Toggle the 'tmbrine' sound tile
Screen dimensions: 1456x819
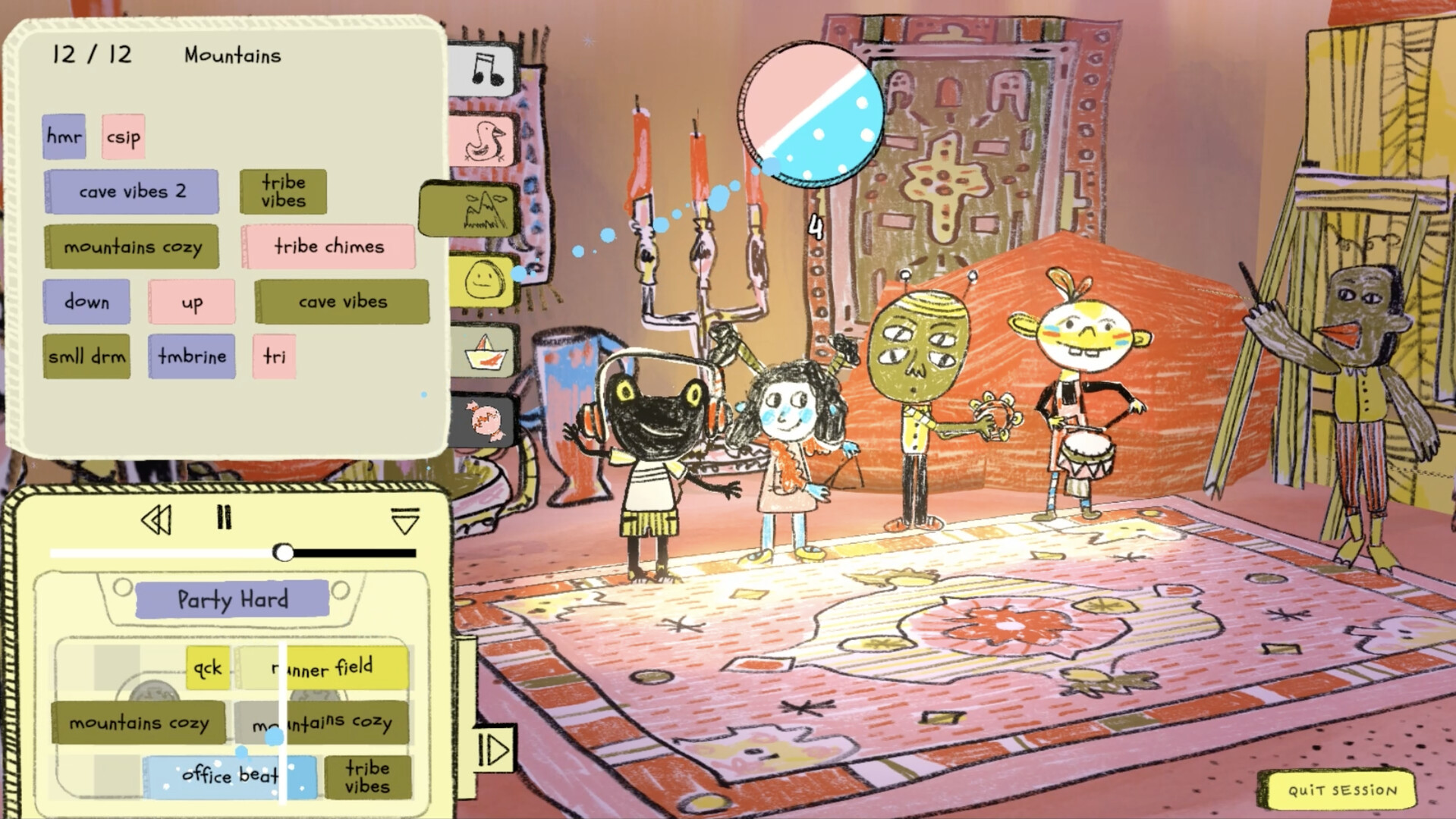tap(192, 356)
